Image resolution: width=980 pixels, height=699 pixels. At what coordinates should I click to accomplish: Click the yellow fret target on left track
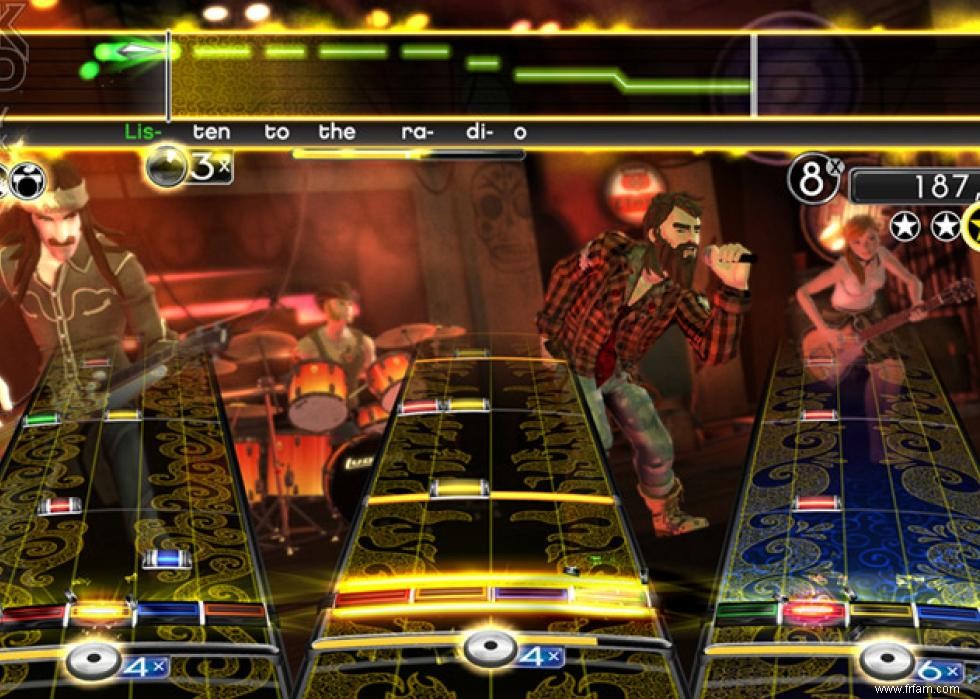(x=101, y=611)
